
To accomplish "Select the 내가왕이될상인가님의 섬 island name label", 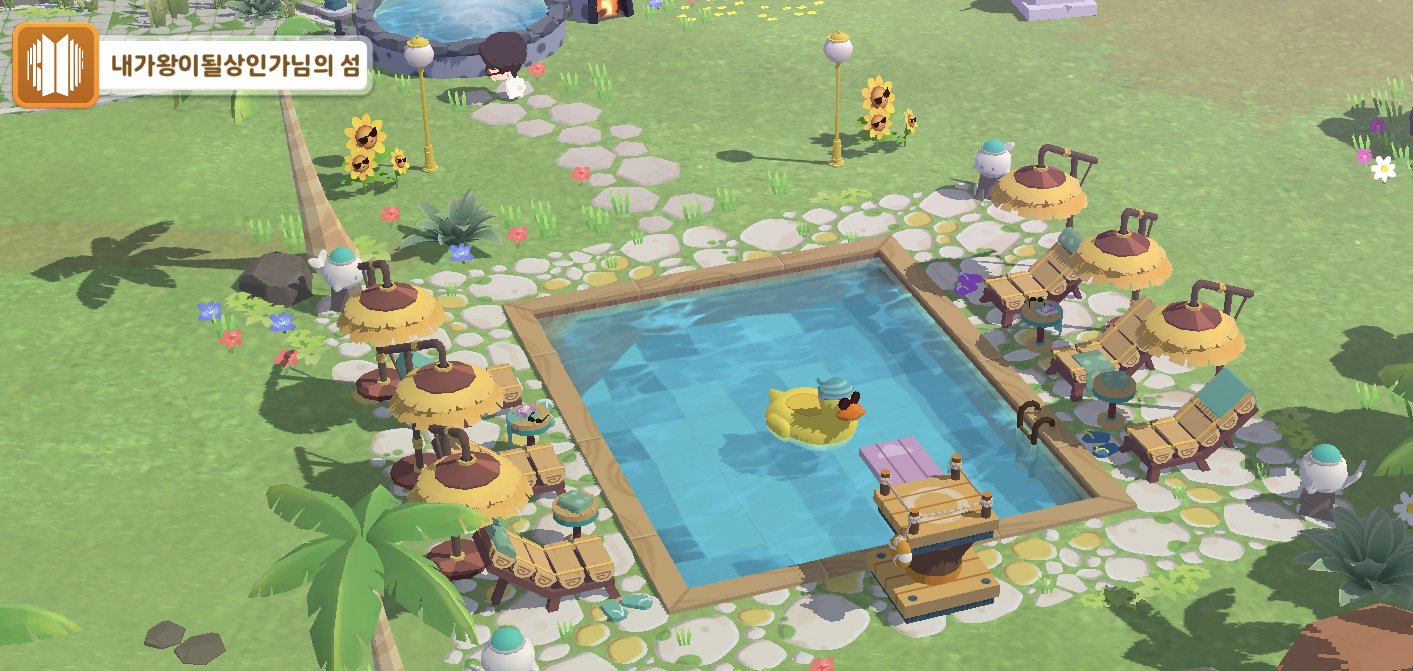I will point(236,67).
